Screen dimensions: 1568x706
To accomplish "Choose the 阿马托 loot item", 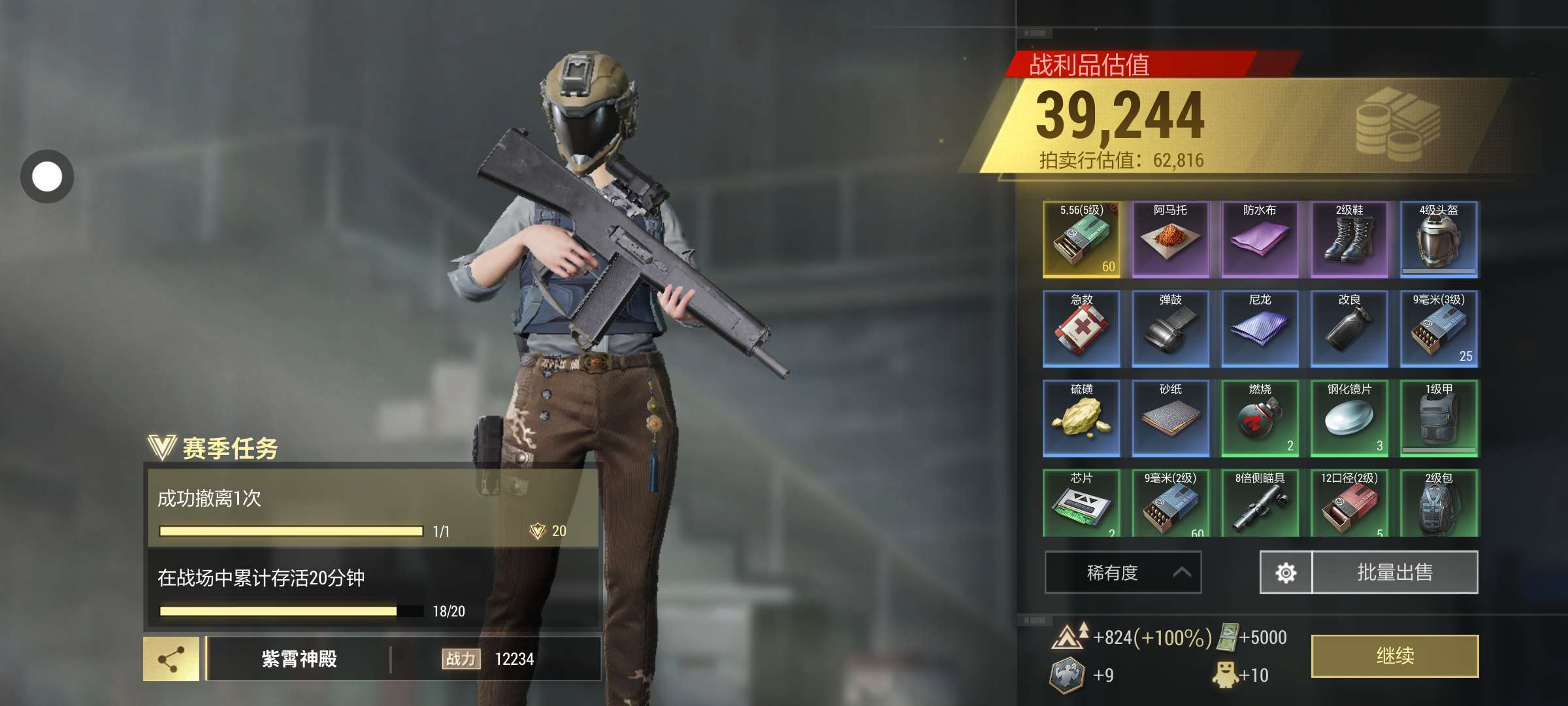I will tap(1170, 239).
